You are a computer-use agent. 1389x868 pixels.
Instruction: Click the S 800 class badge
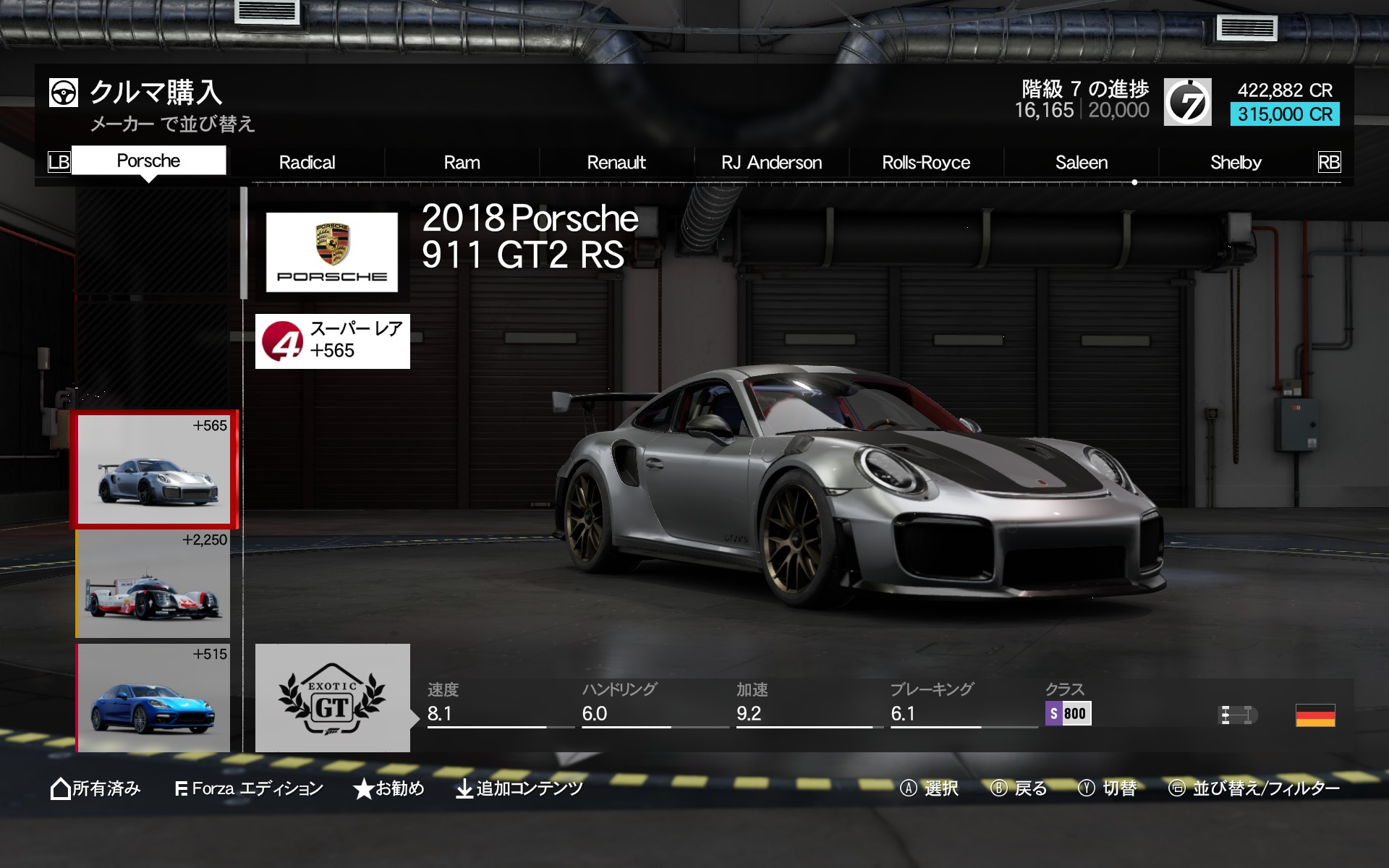(x=1068, y=713)
